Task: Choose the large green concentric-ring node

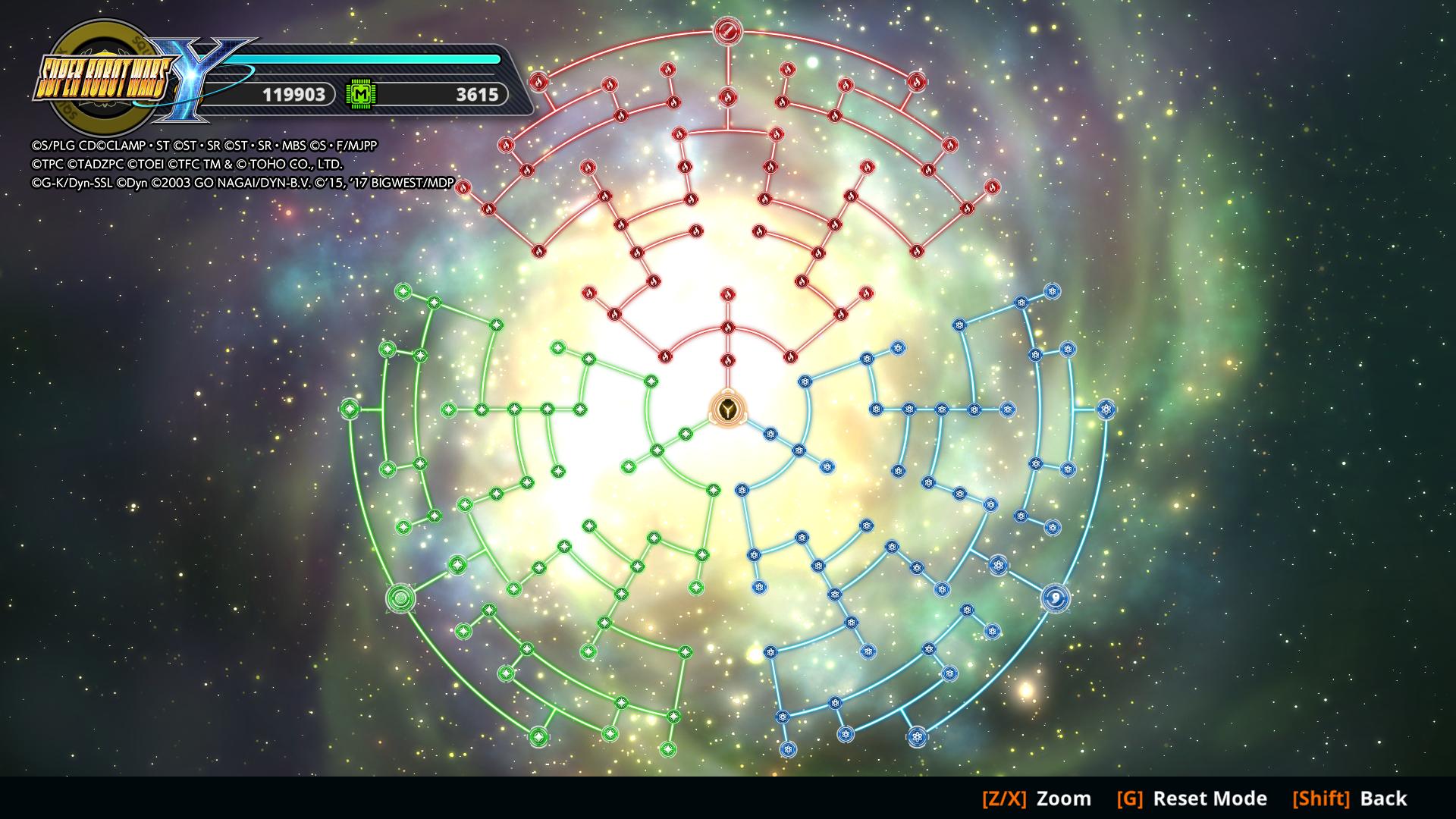Action: (400, 598)
